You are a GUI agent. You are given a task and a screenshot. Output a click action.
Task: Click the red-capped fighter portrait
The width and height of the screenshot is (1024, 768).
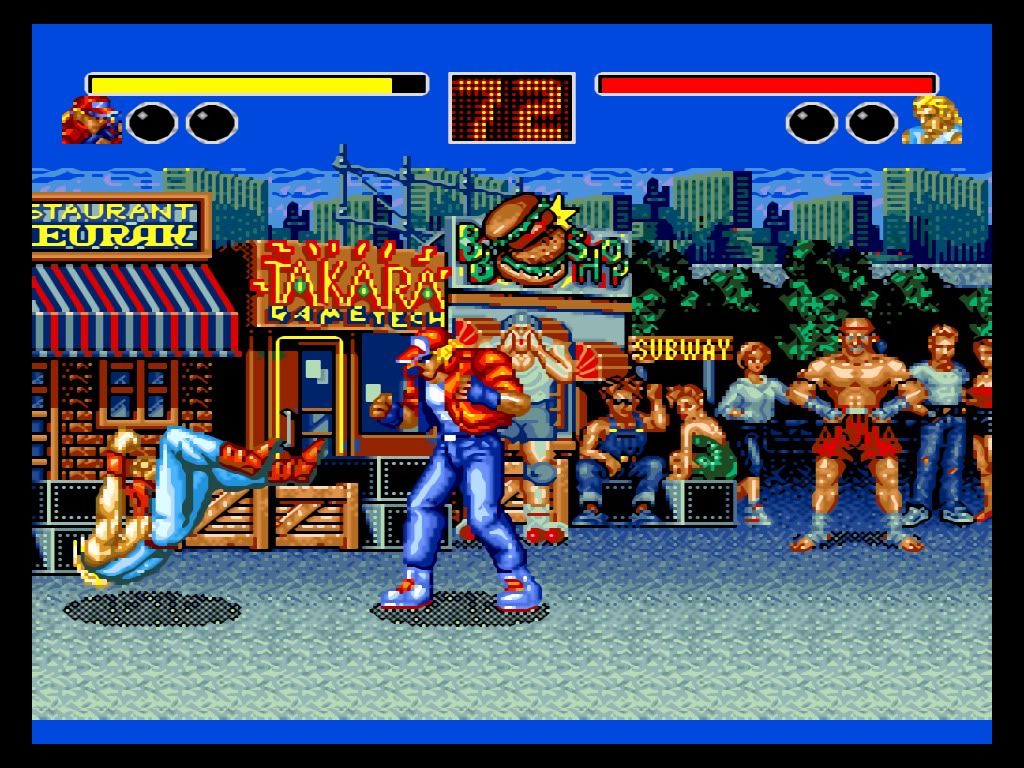click(91, 120)
